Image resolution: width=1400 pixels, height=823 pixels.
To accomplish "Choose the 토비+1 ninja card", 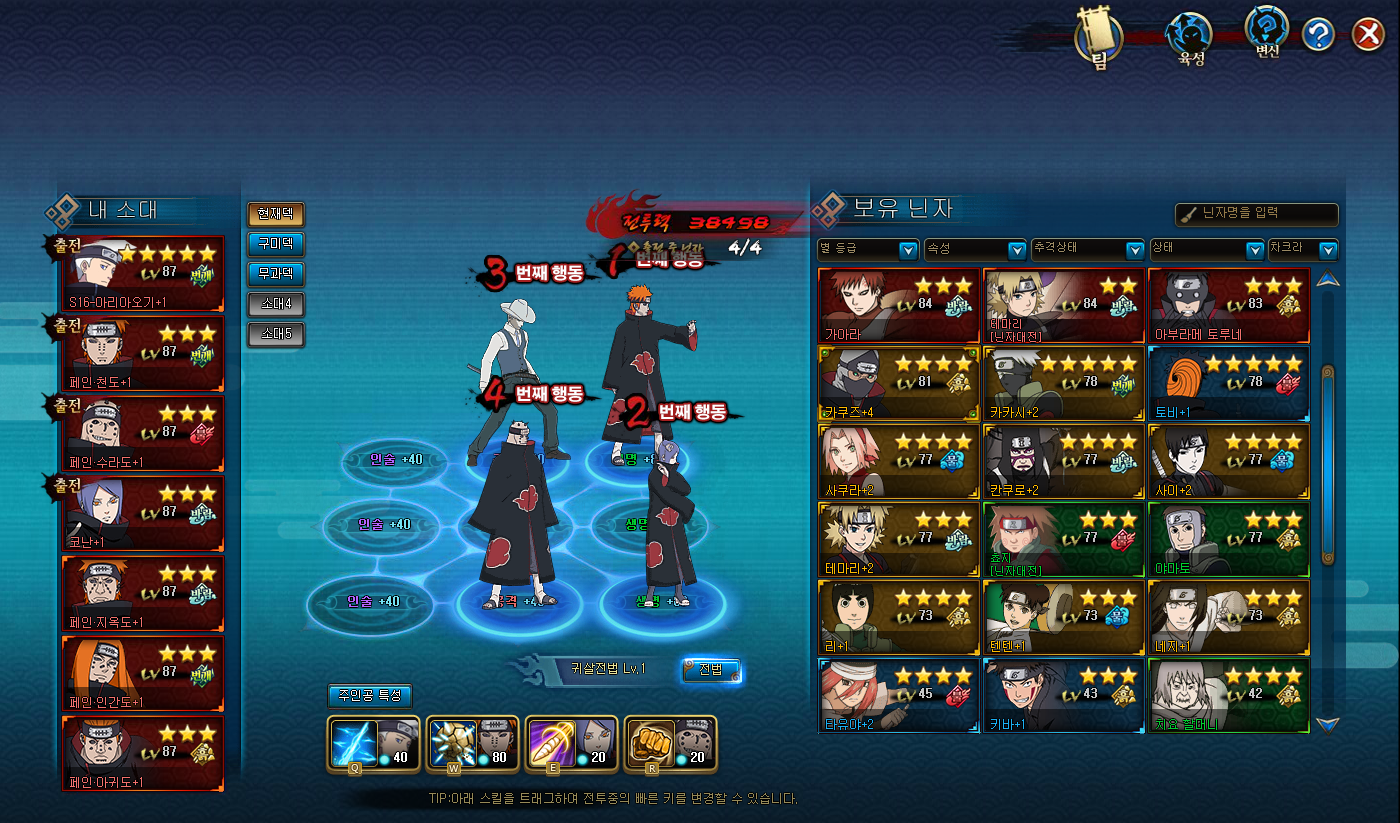I will (1228, 383).
